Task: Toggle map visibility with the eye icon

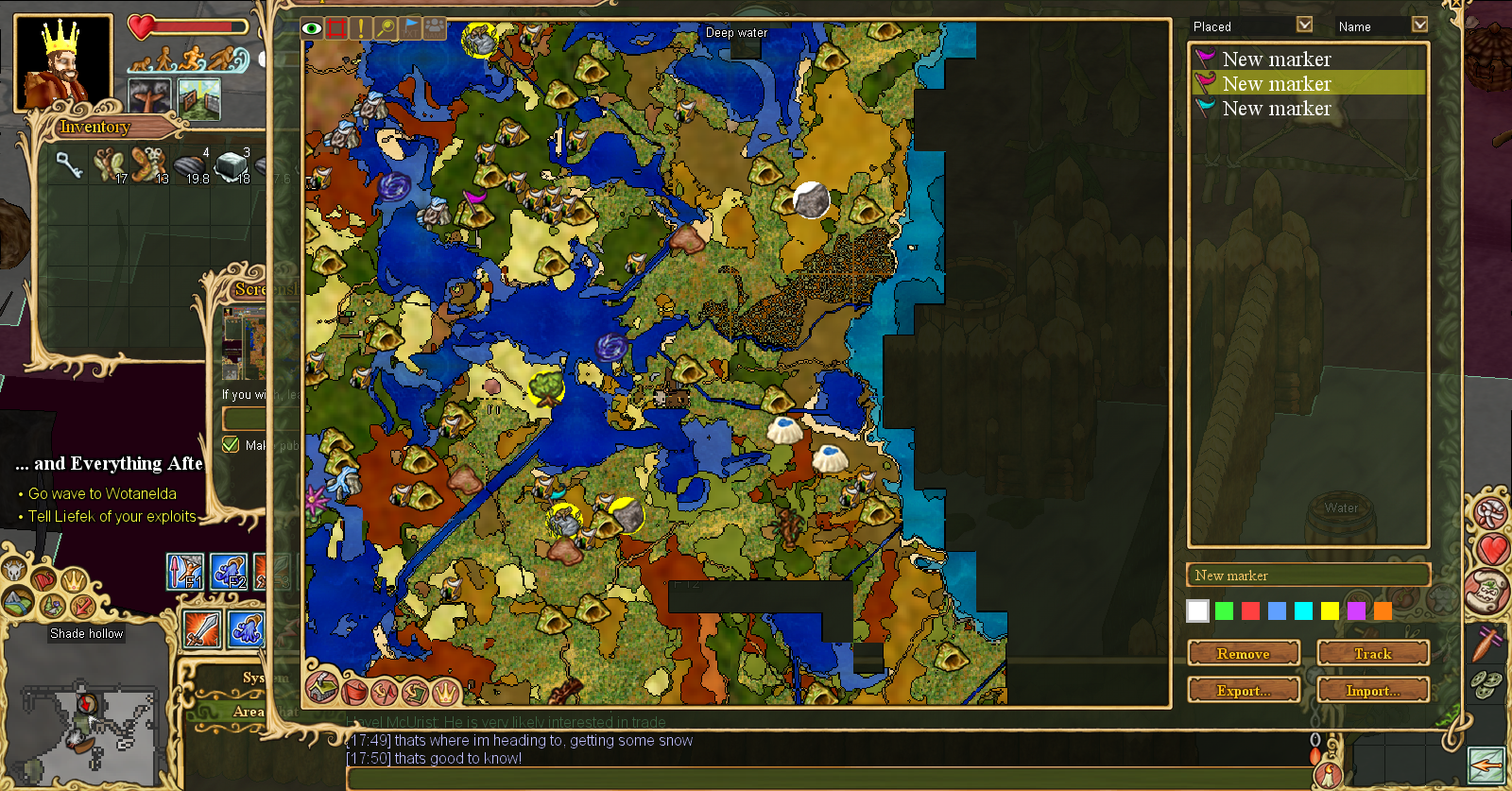Action: point(311,28)
